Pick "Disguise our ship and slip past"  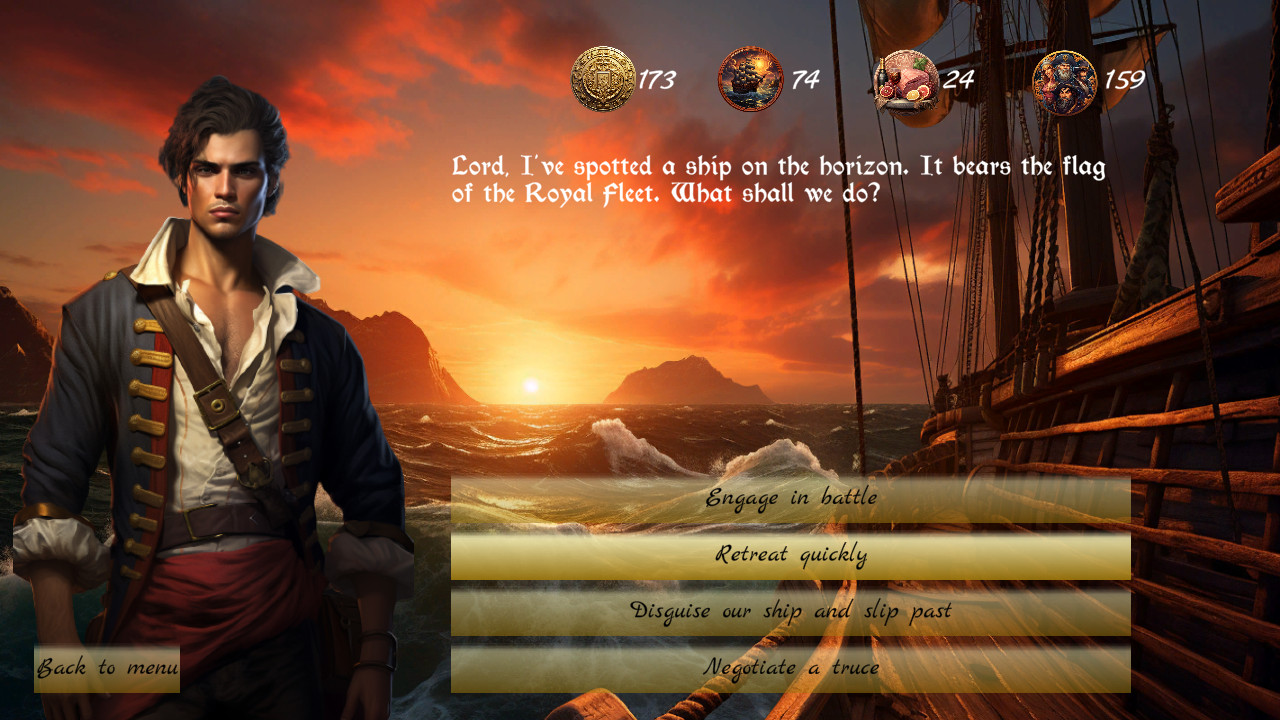[x=795, y=608]
